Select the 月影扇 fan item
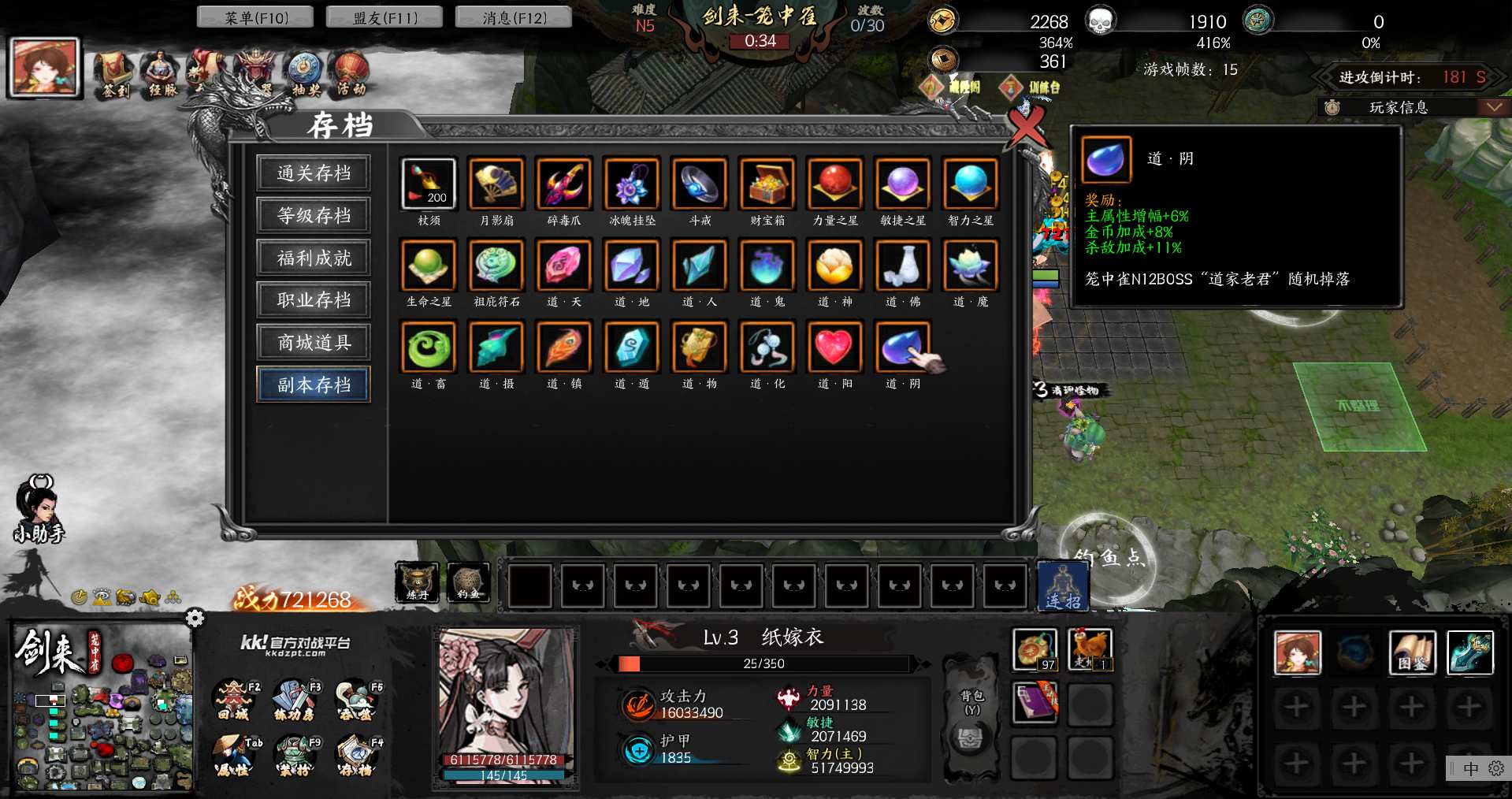 pyautogui.click(x=496, y=184)
